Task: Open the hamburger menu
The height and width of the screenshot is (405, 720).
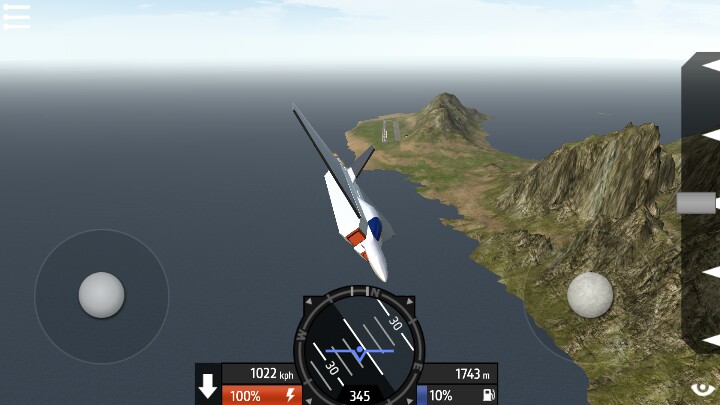Action: pos(17,16)
